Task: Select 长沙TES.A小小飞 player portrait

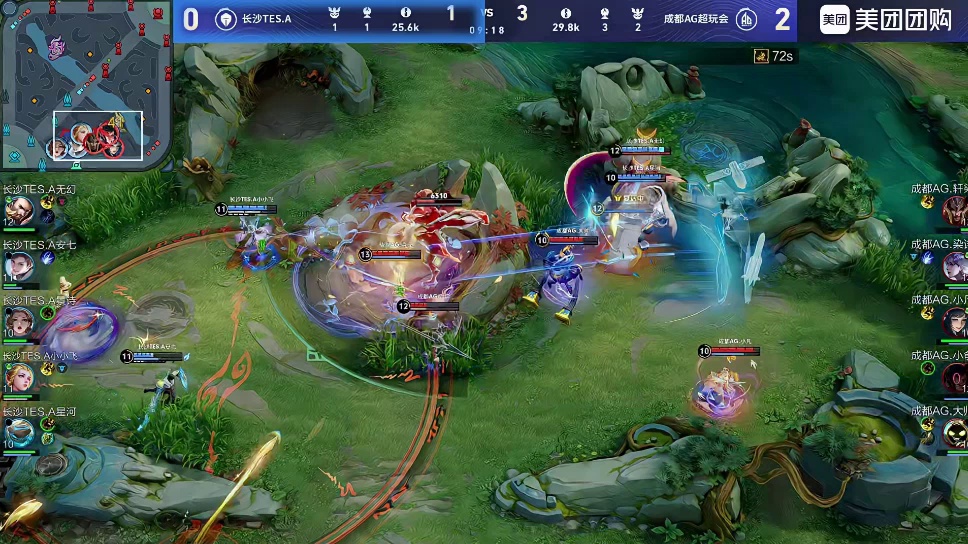Action: [20, 376]
